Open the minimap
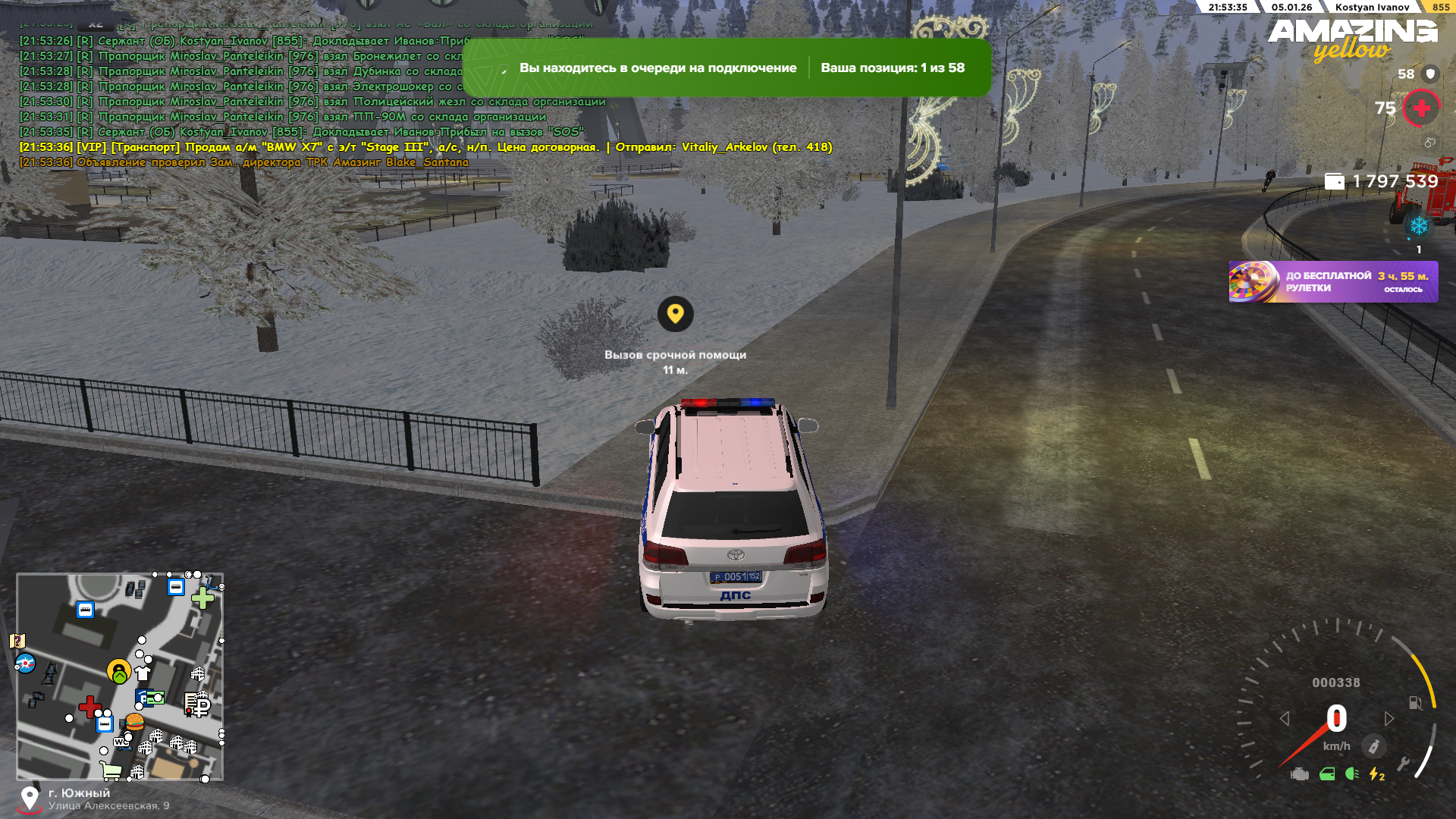The width and height of the screenshot is (1456, 819). tap(120, 676)
